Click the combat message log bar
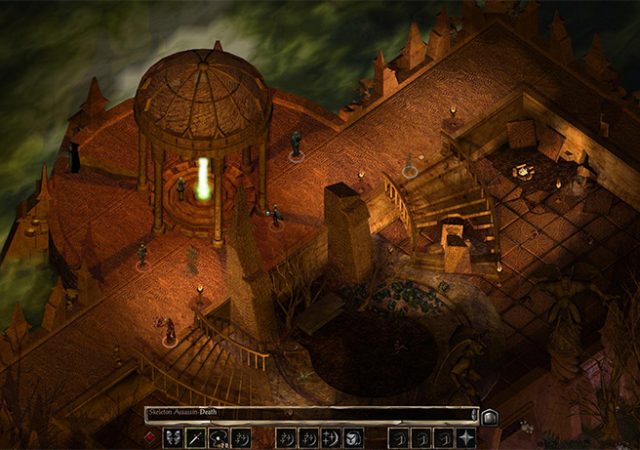The width and height of the screenshot is (640, 450). click(308, 415)
